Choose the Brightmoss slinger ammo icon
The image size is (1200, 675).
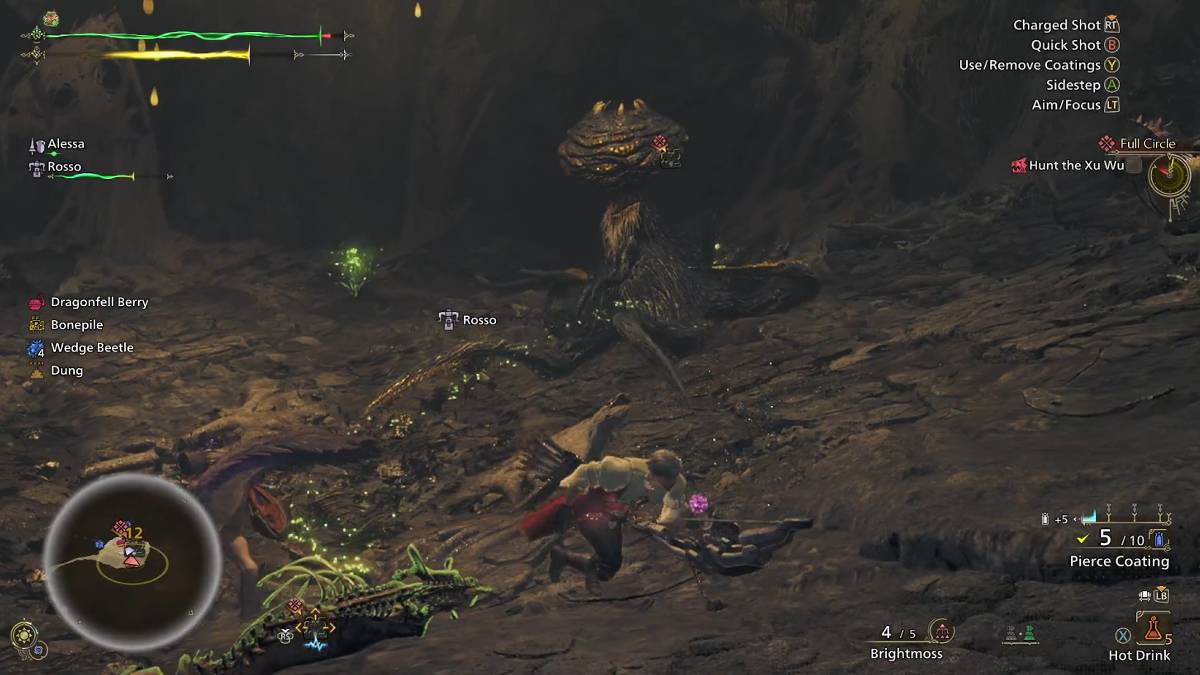(x=940, y=631)
